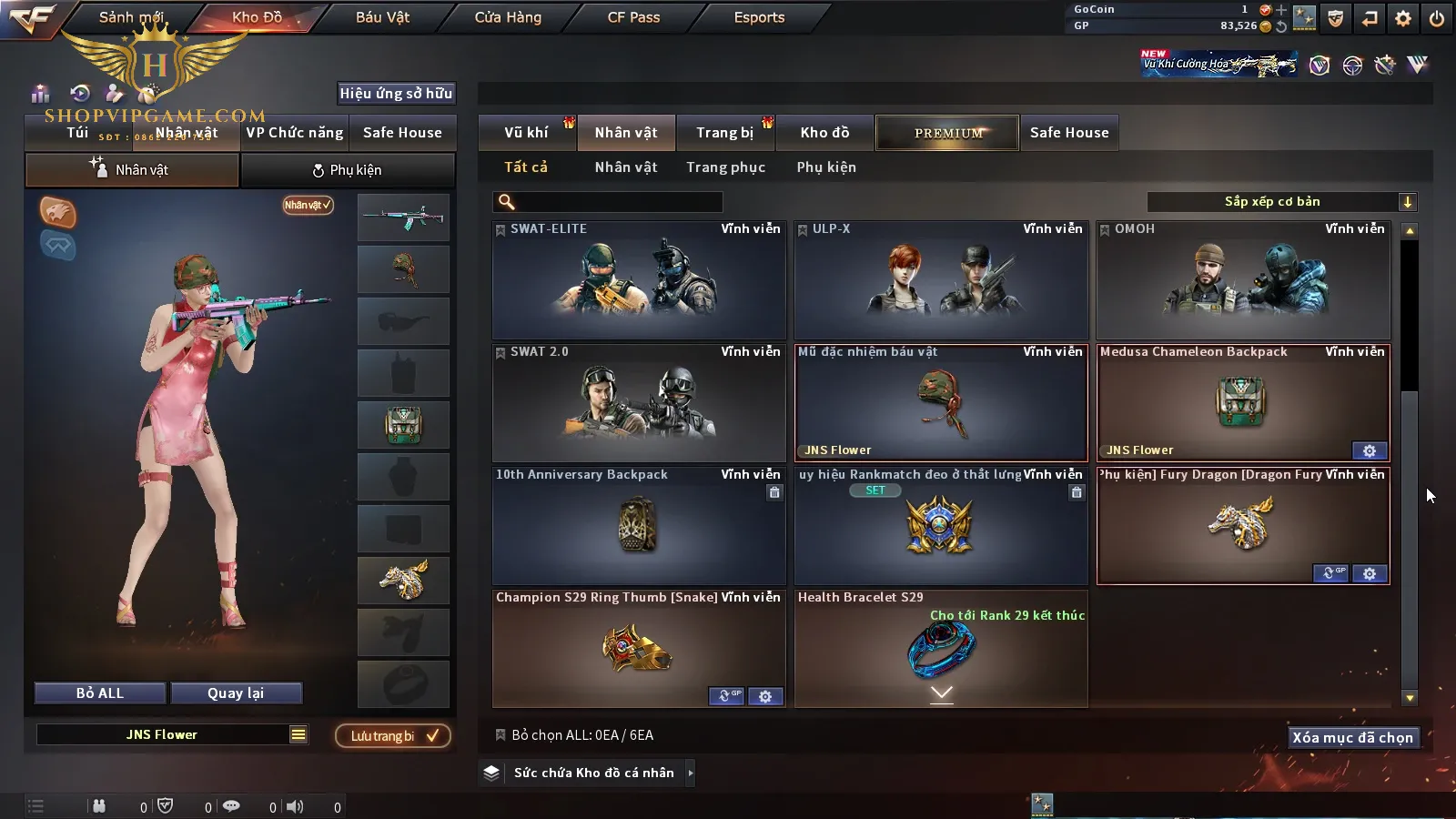
Task: Click the Hiệu ứng sở hữu button
Action: click(x=396, y=94)
